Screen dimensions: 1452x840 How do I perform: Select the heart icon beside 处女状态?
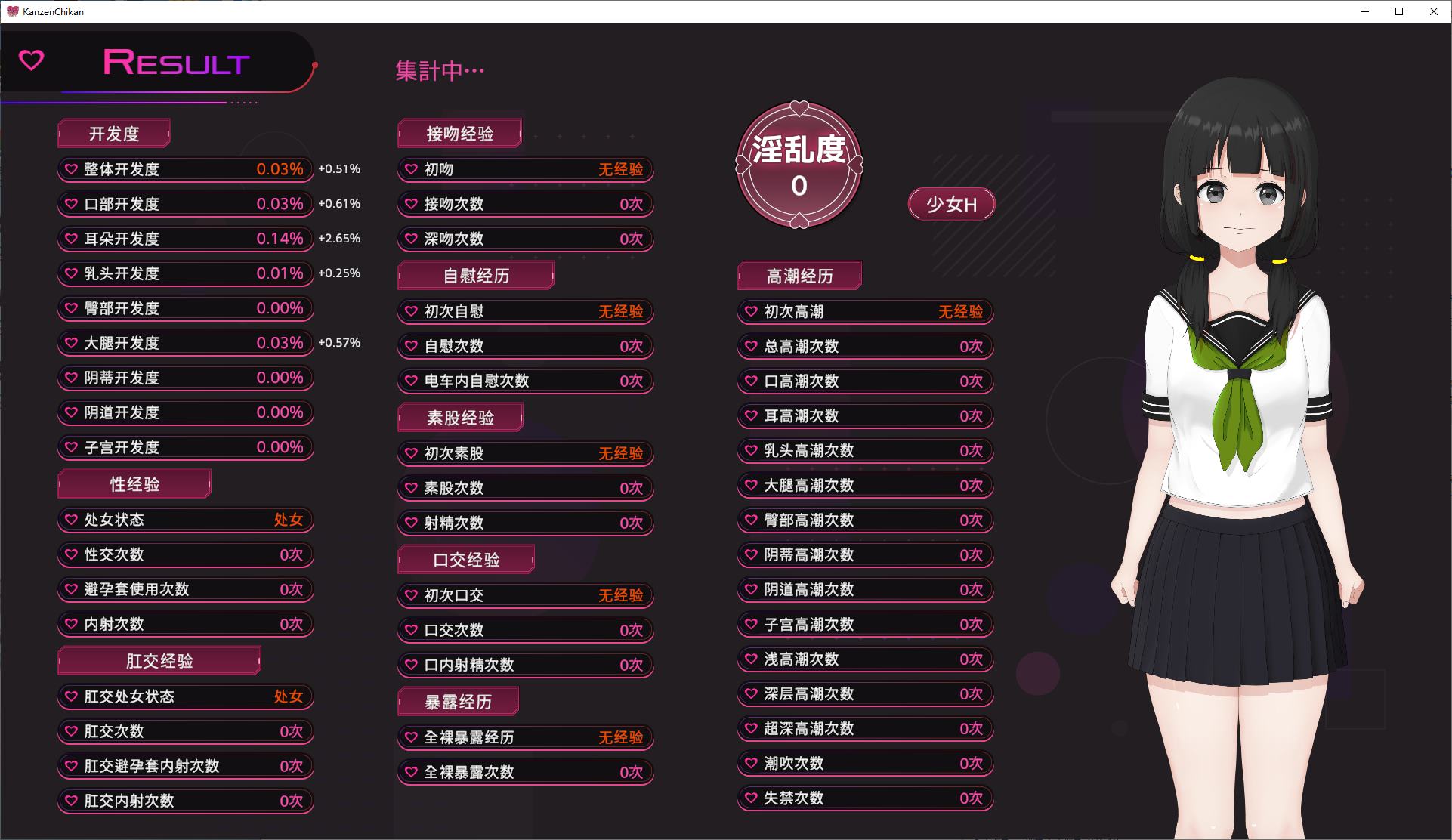point(71,520)
